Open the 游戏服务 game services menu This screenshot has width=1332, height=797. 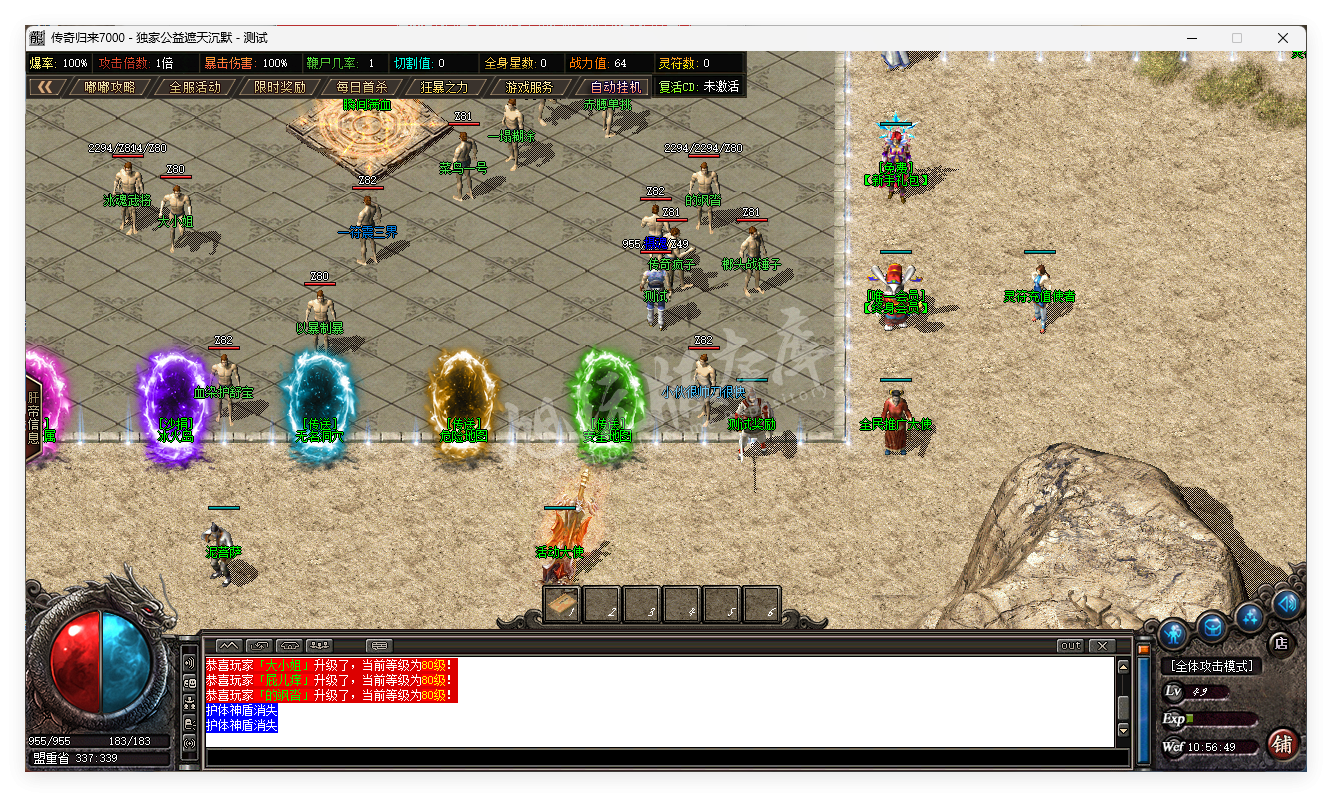point(531,86)
